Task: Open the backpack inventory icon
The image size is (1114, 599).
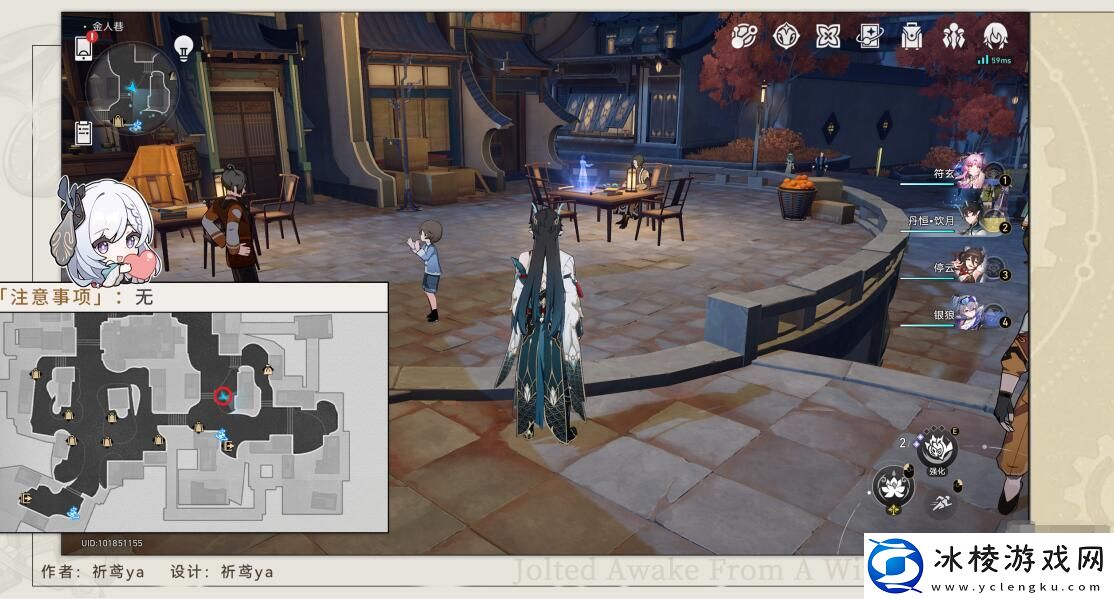Action: point(911,37)
